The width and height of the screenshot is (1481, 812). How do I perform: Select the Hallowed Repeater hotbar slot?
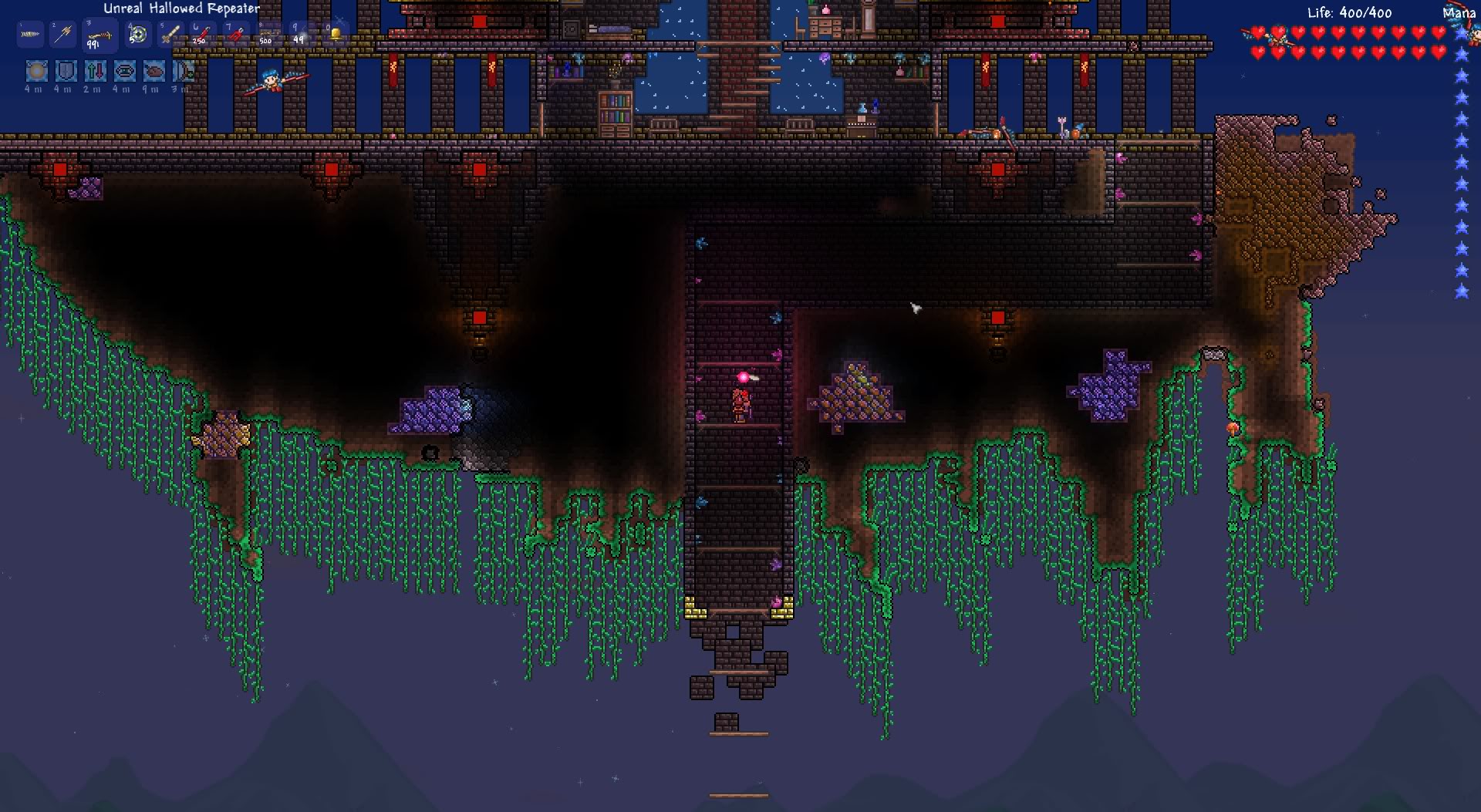[x=100, y=35]
